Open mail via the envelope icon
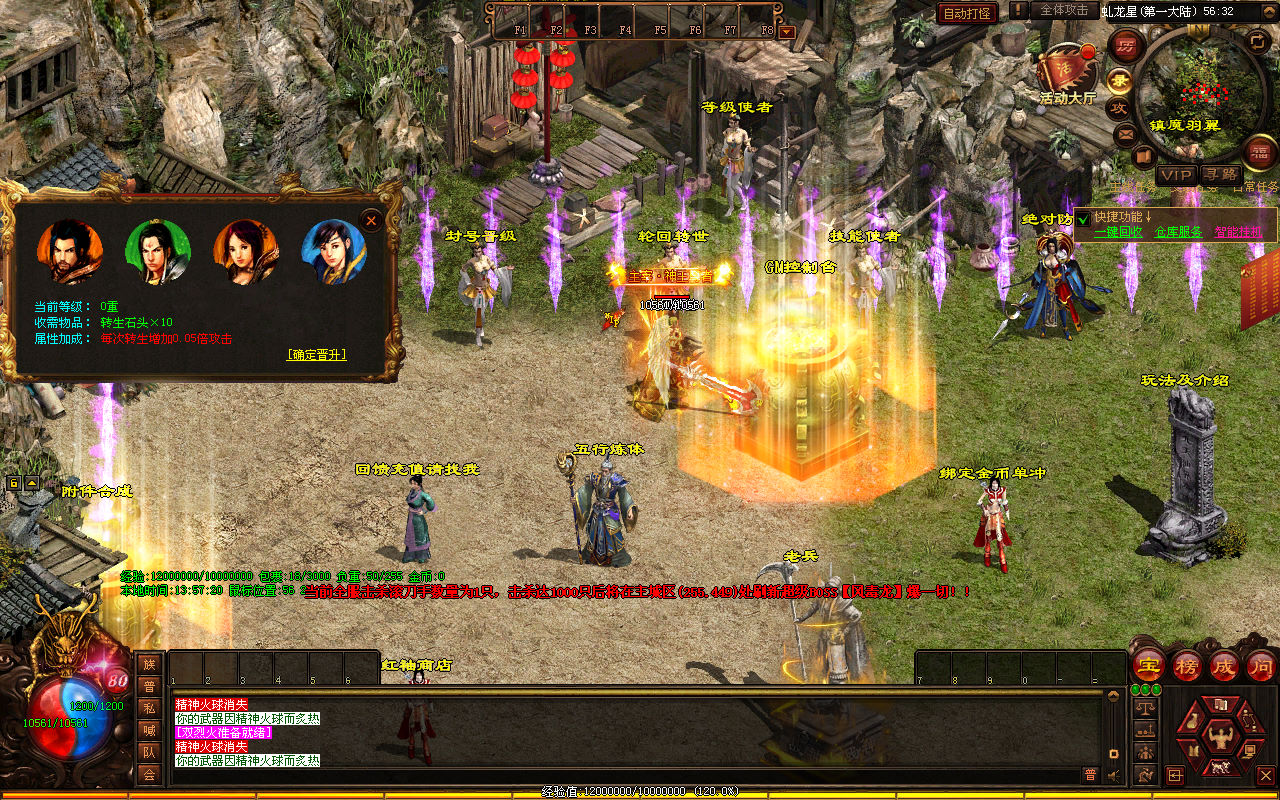This screenshot has height=800, width=1280. [1126, 133]
